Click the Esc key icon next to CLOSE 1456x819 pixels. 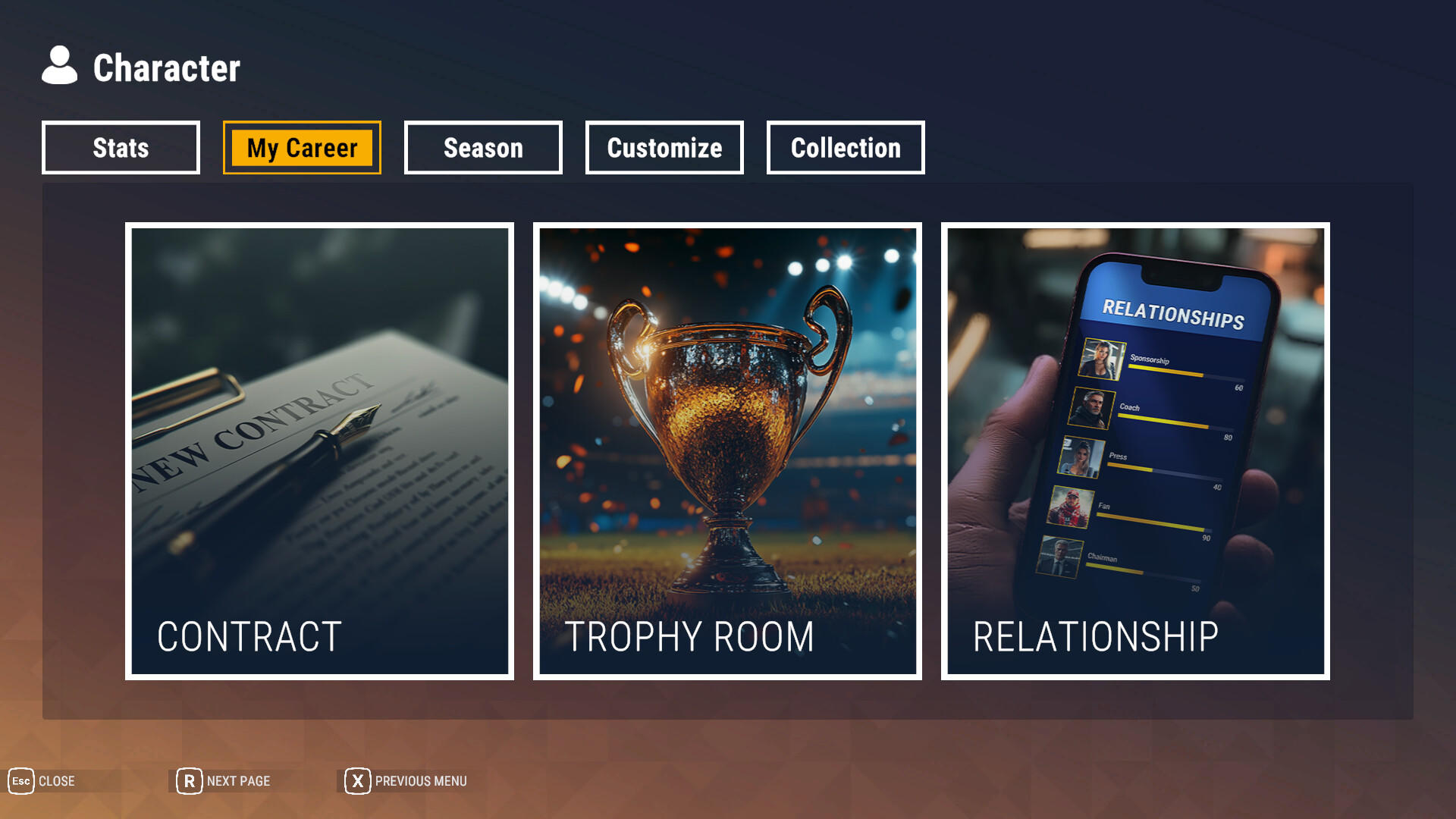20,781
